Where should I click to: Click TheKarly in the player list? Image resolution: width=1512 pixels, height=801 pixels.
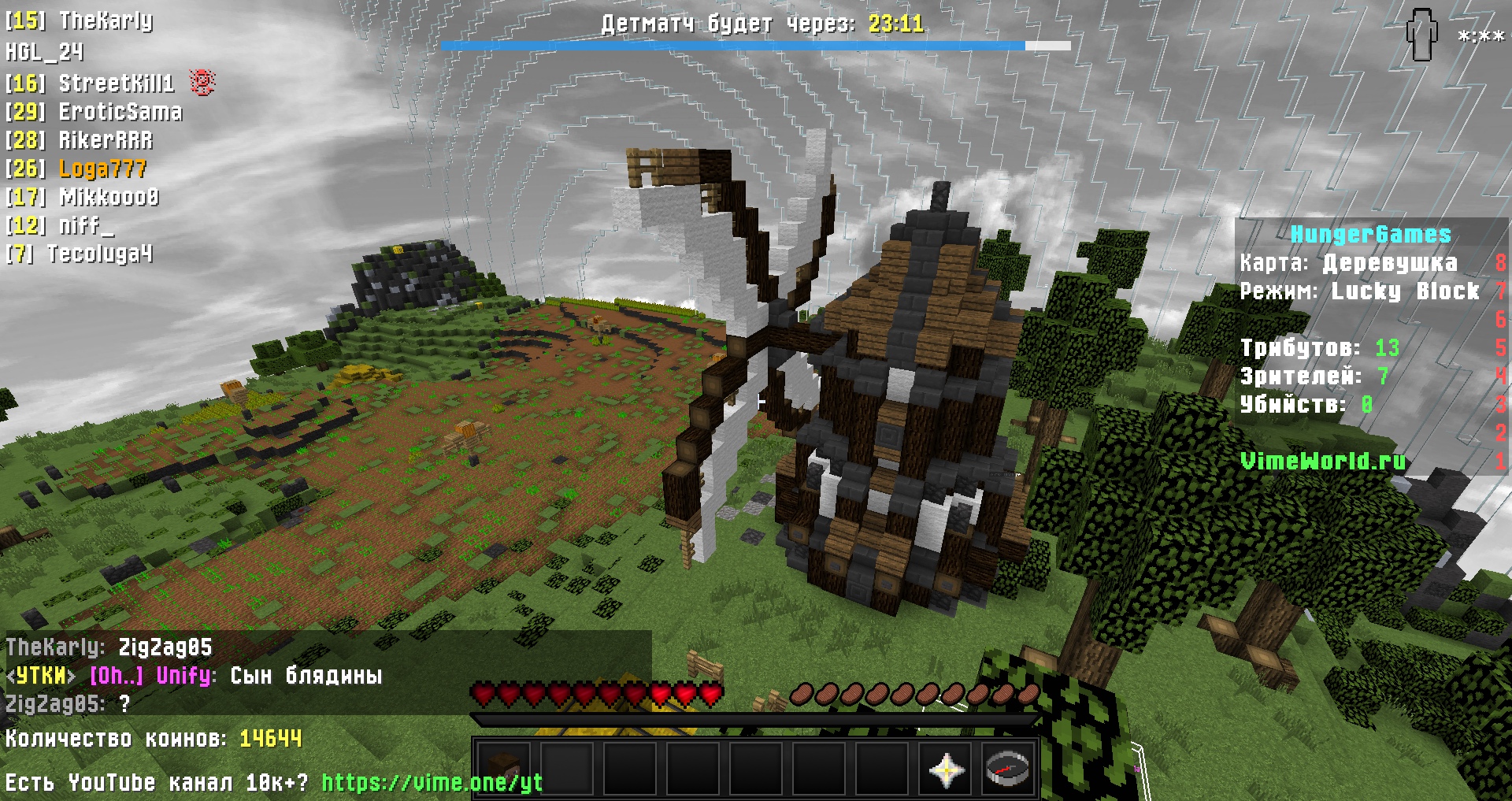click(106, 20)
